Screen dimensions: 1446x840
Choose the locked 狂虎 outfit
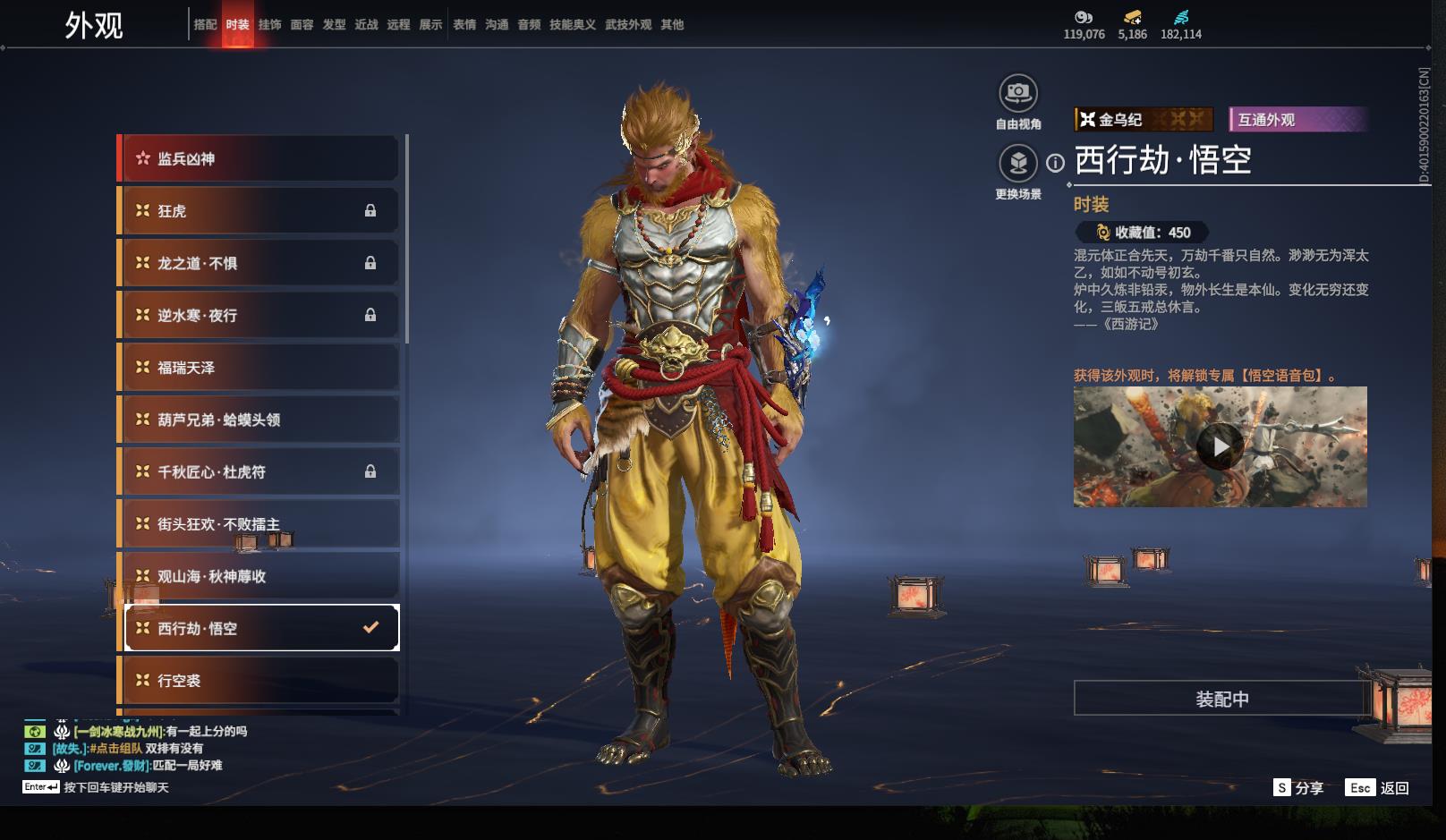click(x=259, y=211)
